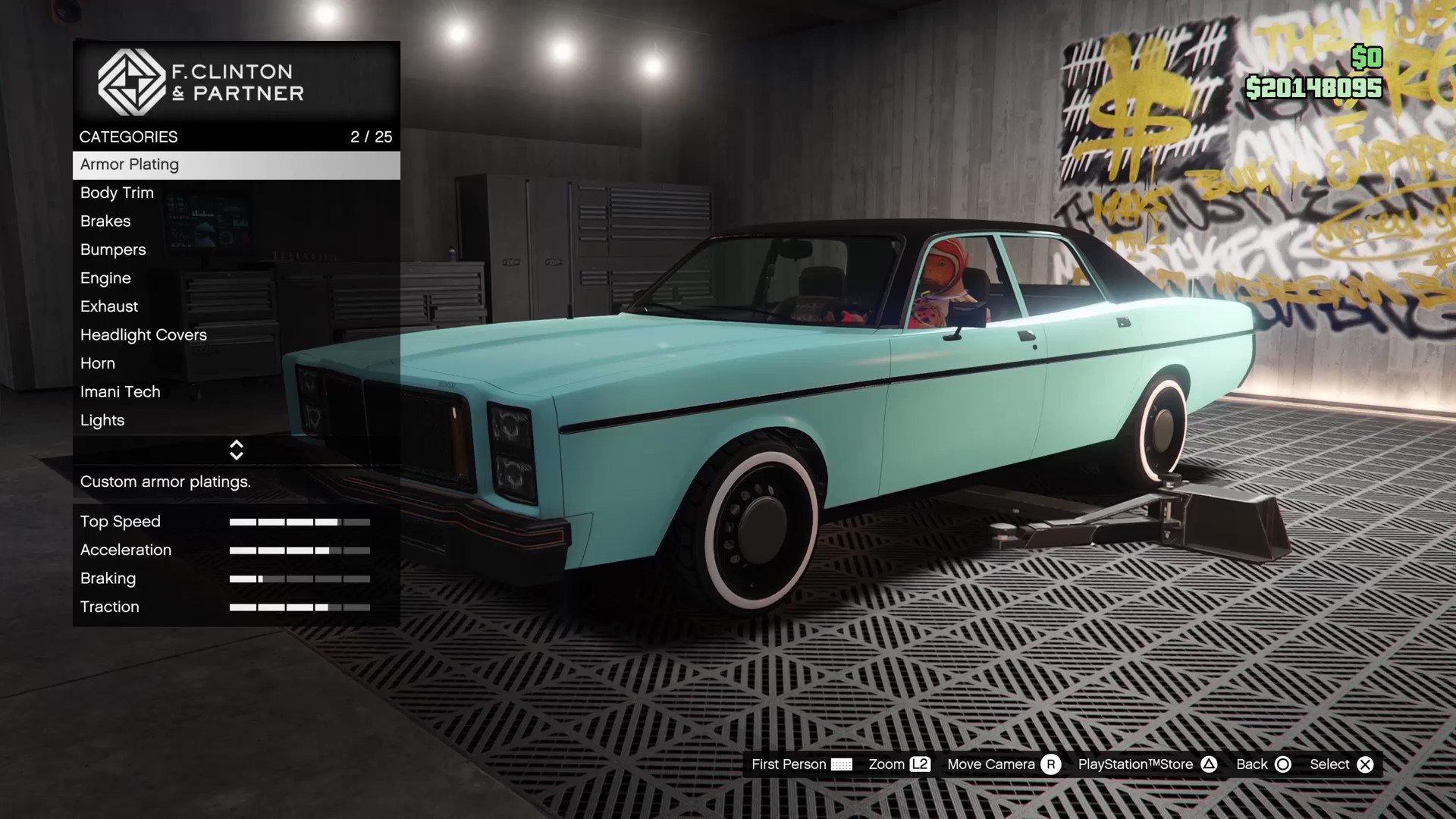
Task: Select the Engine category
Action: click(236, 278)
